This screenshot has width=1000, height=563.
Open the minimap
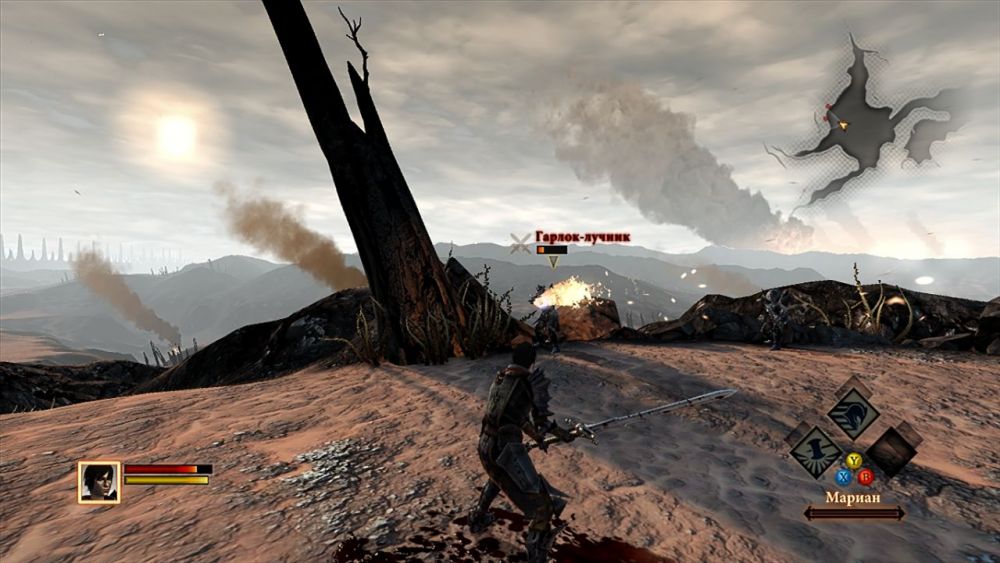tap(862, 122)
